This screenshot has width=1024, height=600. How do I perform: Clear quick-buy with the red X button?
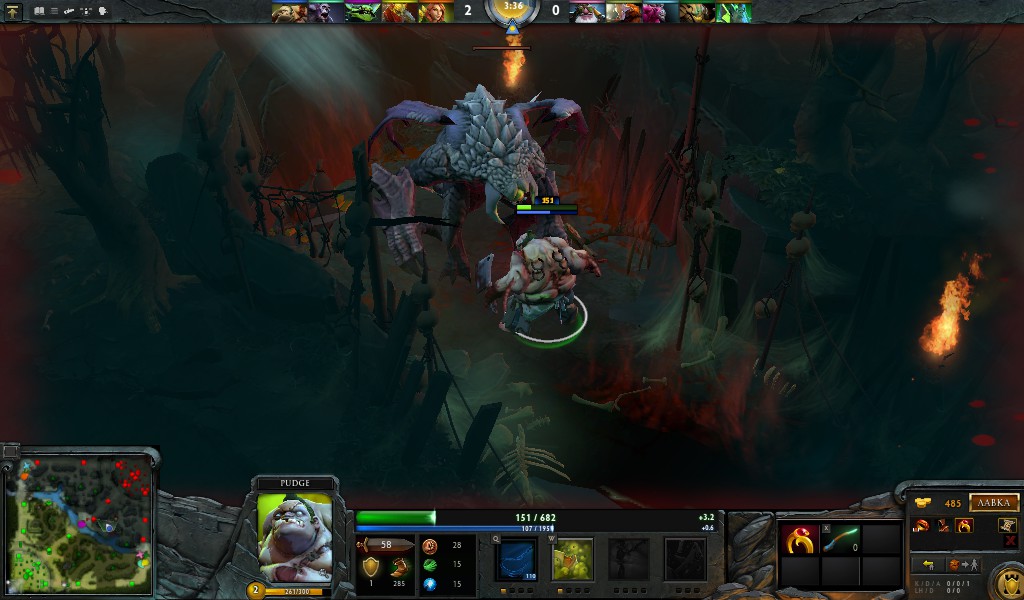1010,541
